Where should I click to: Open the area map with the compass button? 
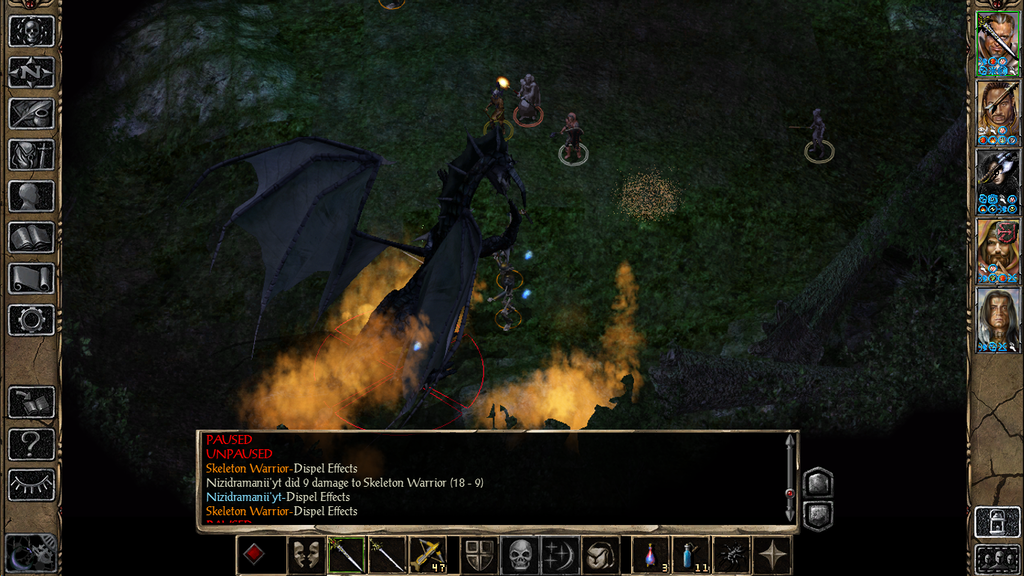coord(31,72)
